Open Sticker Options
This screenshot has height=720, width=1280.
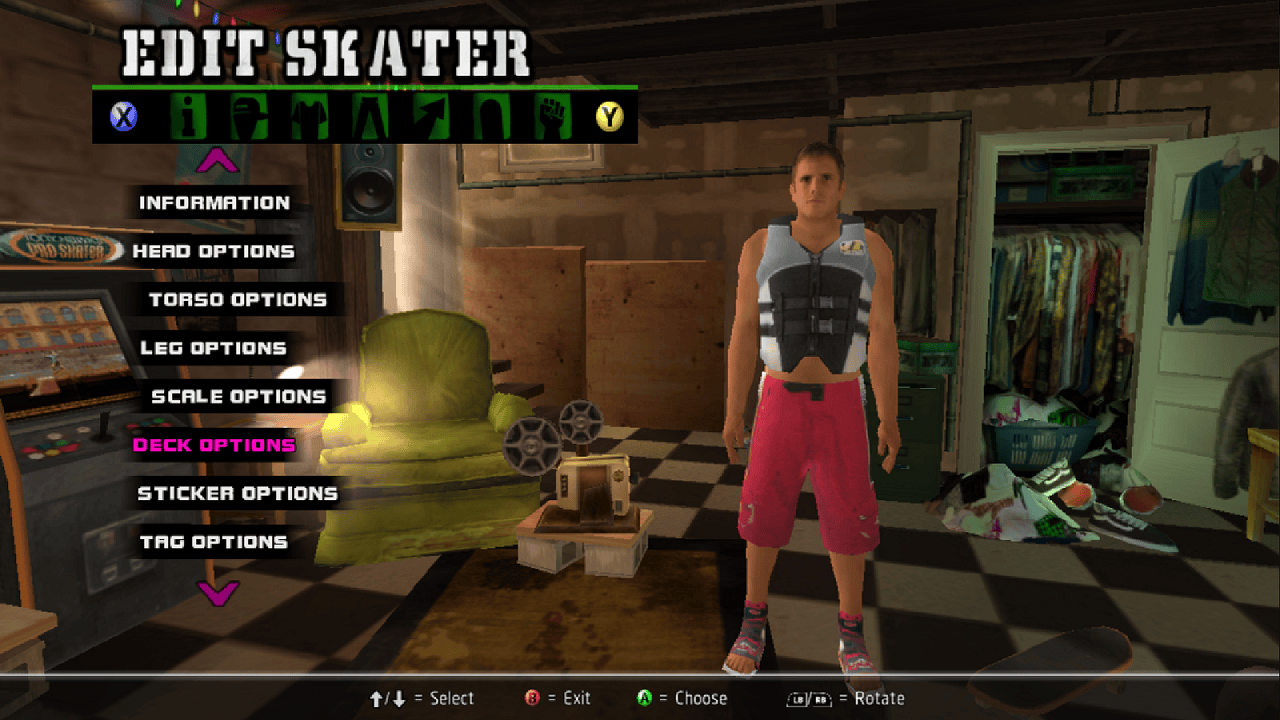pyautogui.click(x=237, y=493)
